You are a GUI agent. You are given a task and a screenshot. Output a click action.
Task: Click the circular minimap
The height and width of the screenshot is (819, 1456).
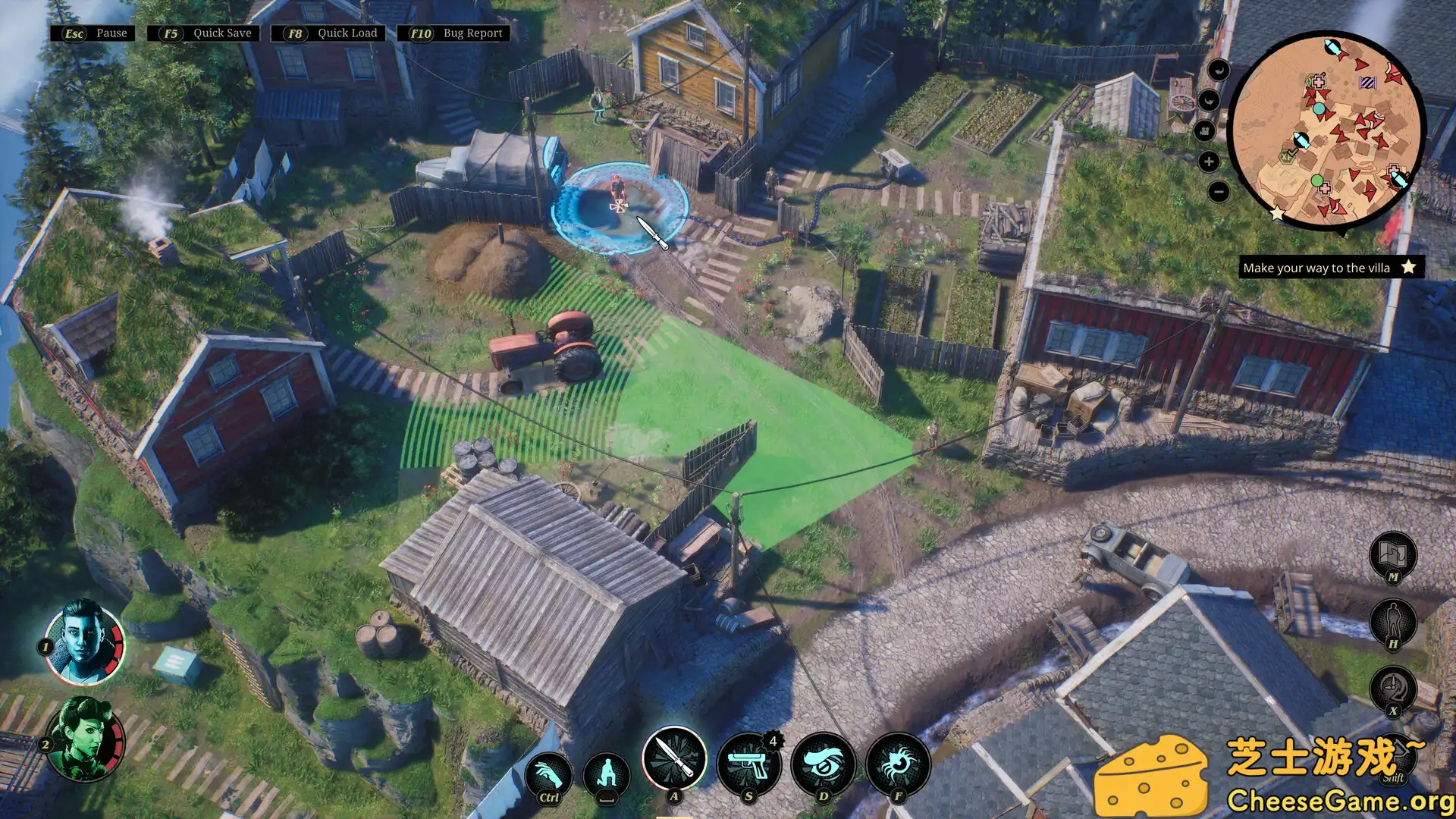click(x=1326, y=127)
